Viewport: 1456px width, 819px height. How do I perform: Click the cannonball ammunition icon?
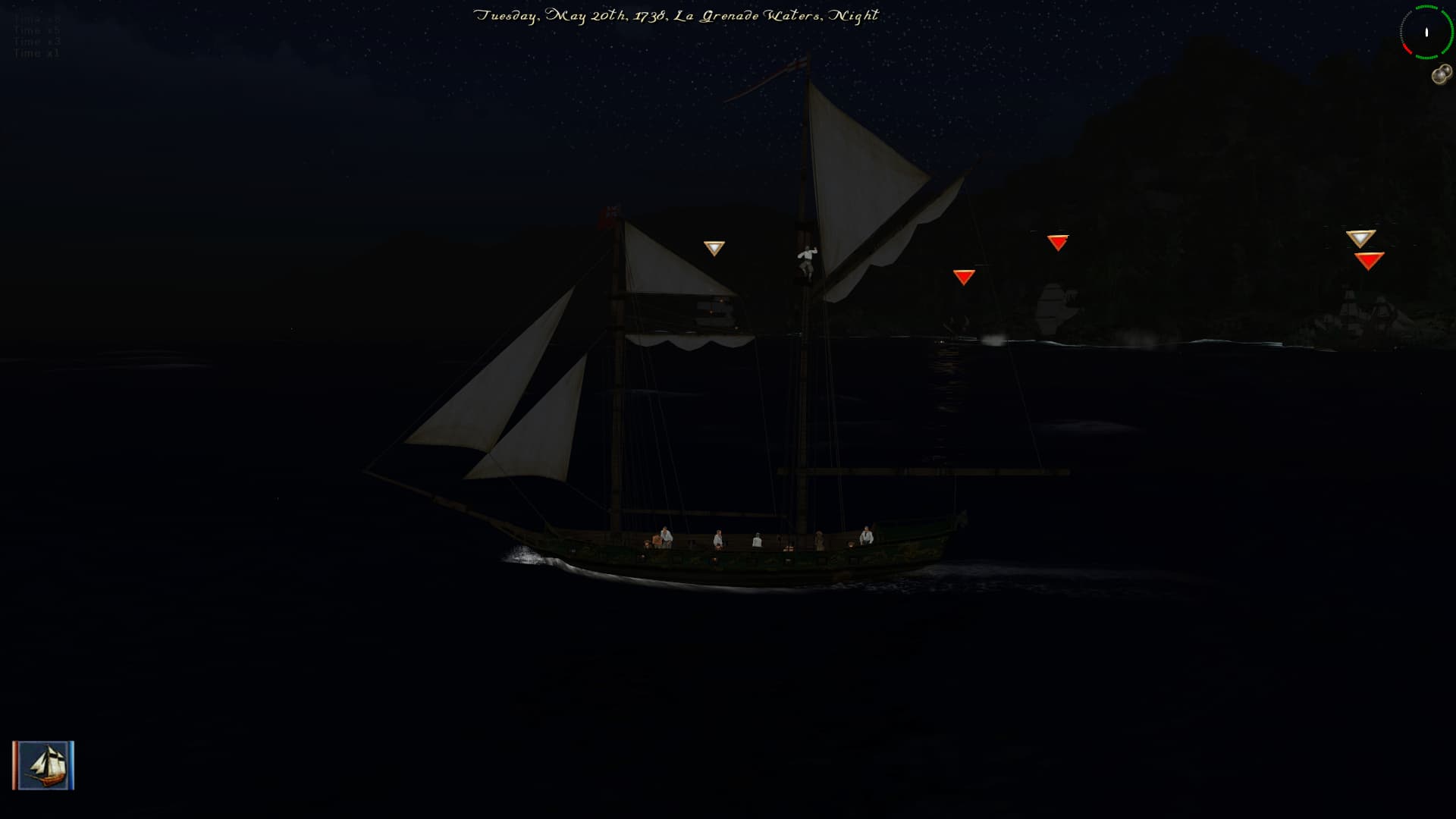[1441, 75]
